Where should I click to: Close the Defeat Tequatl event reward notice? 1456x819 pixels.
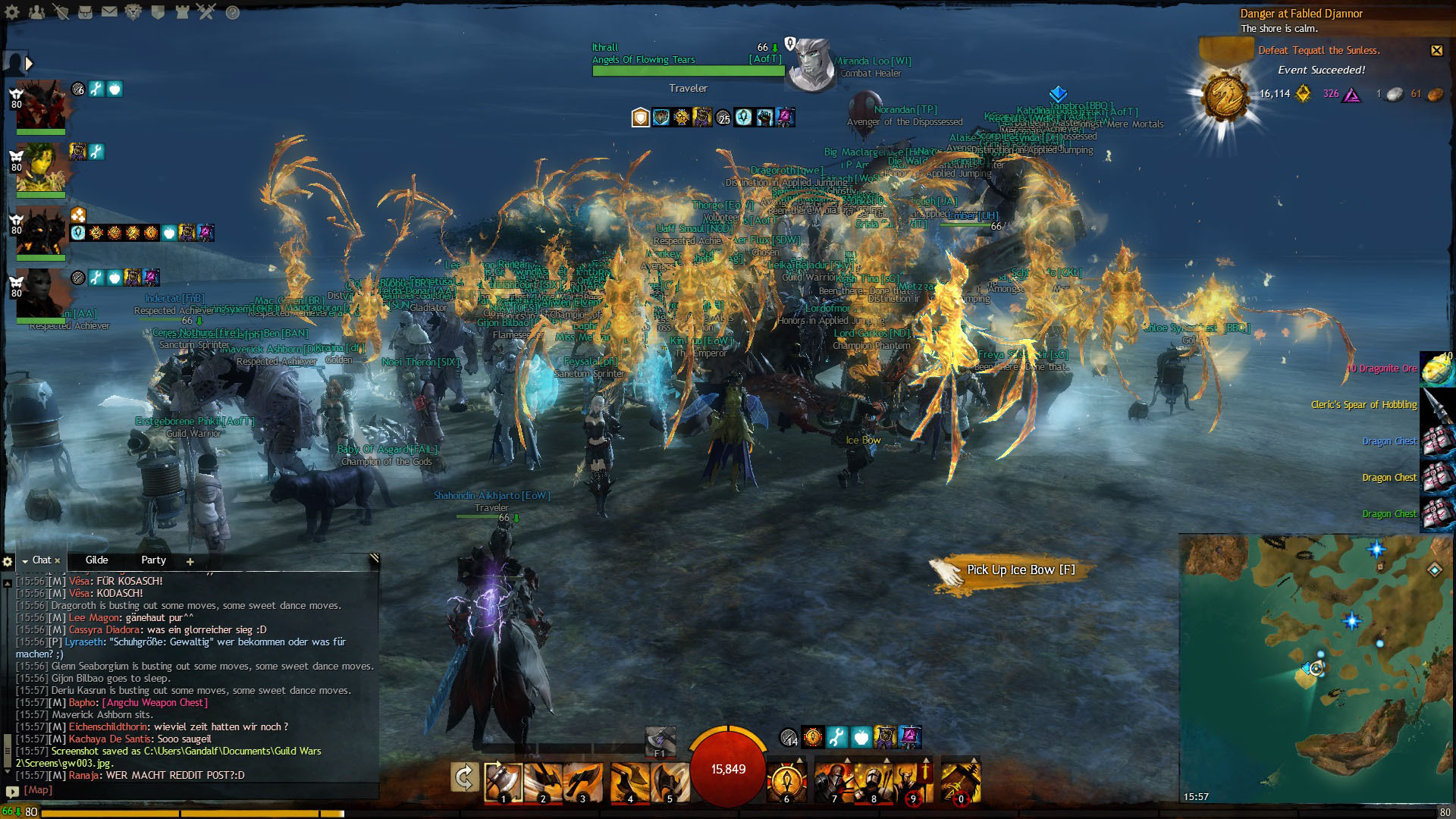1436,51
